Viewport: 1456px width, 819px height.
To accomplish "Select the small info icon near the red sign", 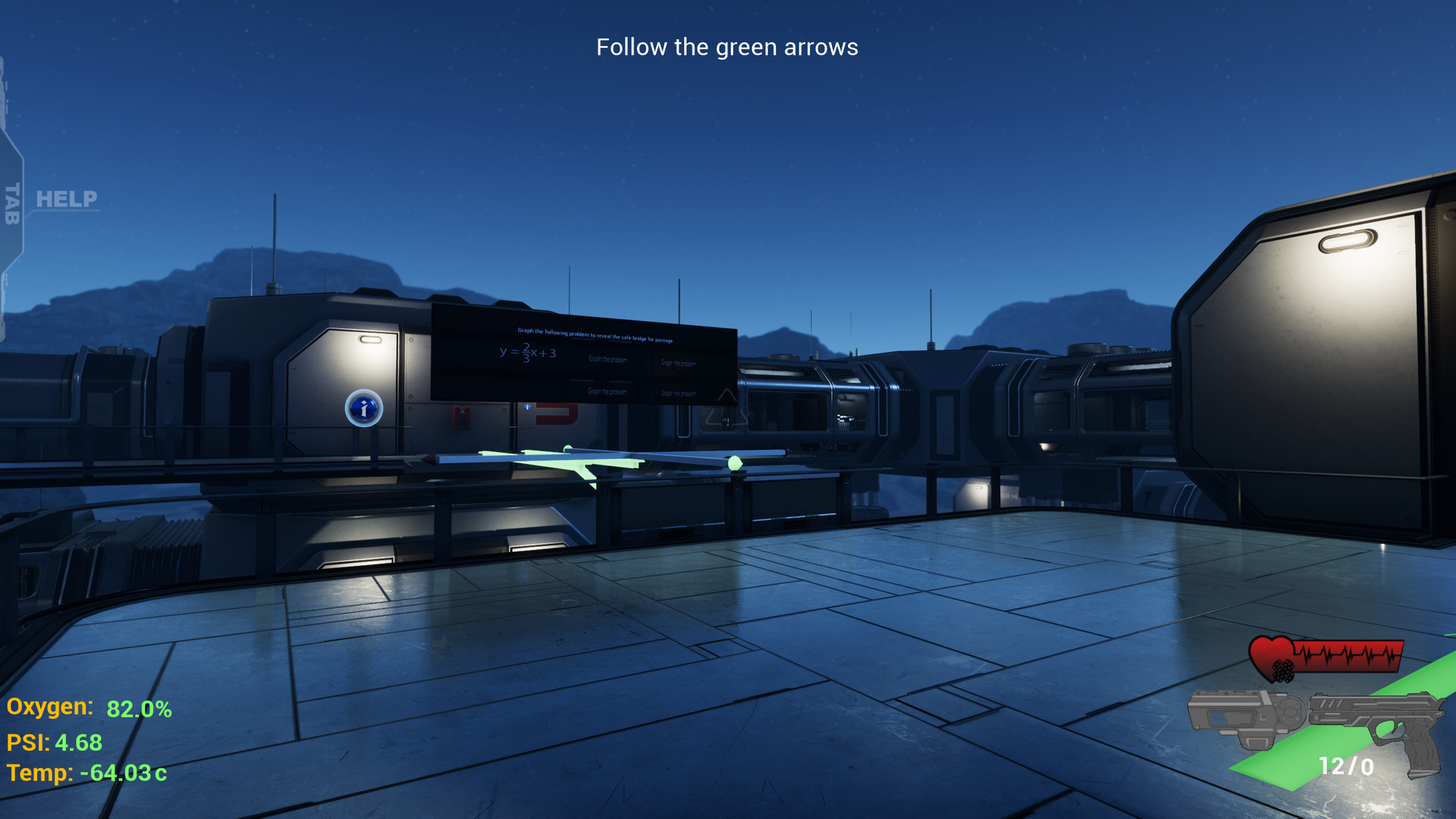I will pyautogui.click(x=527, y=407).
